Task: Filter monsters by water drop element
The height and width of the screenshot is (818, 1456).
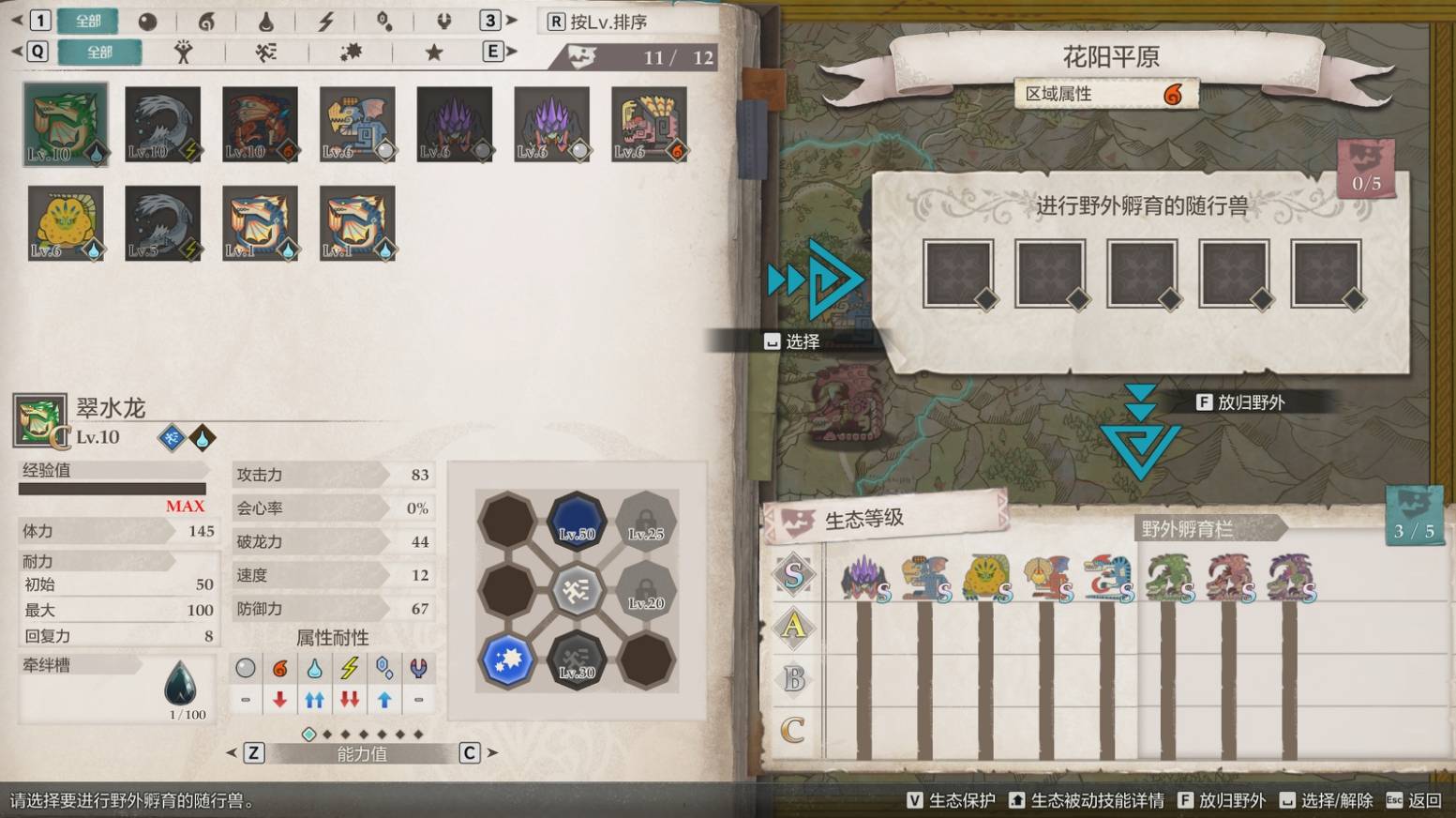Action: click(265, 22)
